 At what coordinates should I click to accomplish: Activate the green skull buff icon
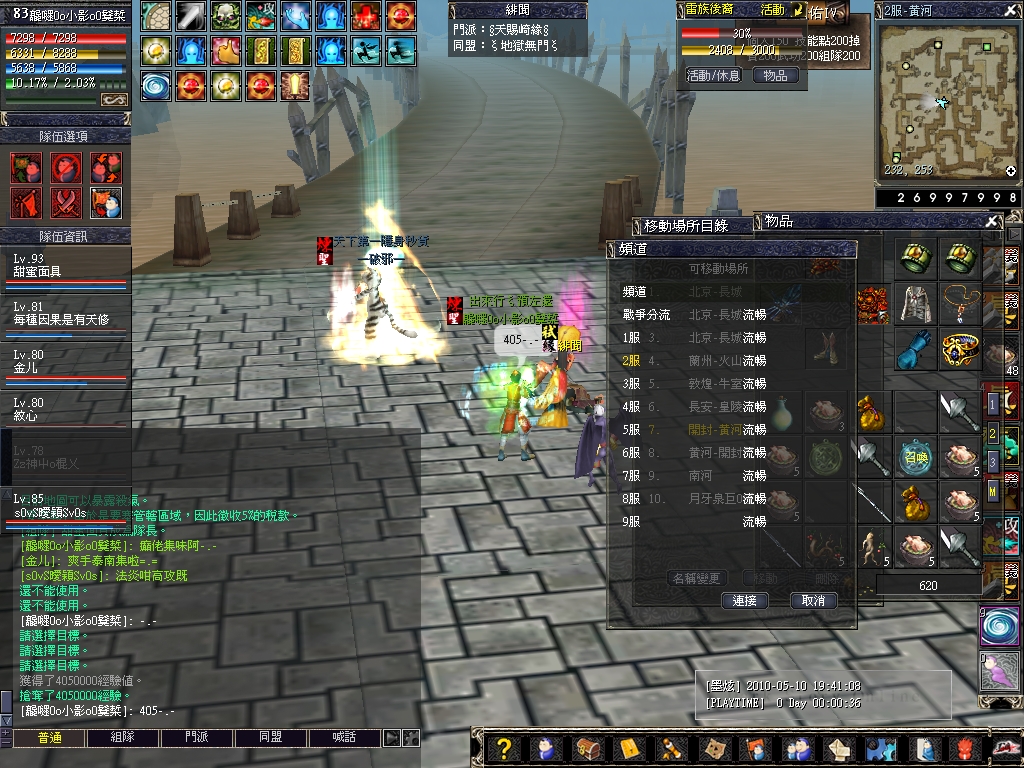coord(225,16)
